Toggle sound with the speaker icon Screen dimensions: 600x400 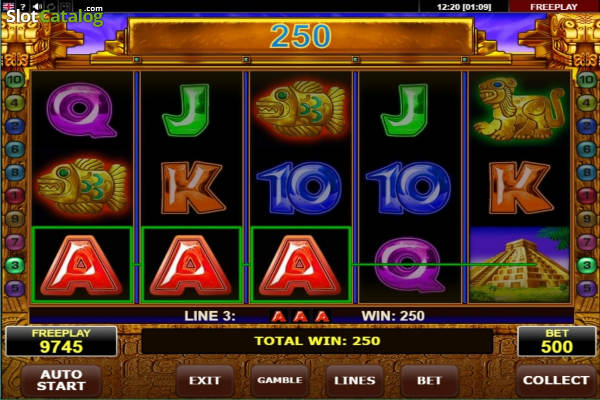click(x=37, y=5)
